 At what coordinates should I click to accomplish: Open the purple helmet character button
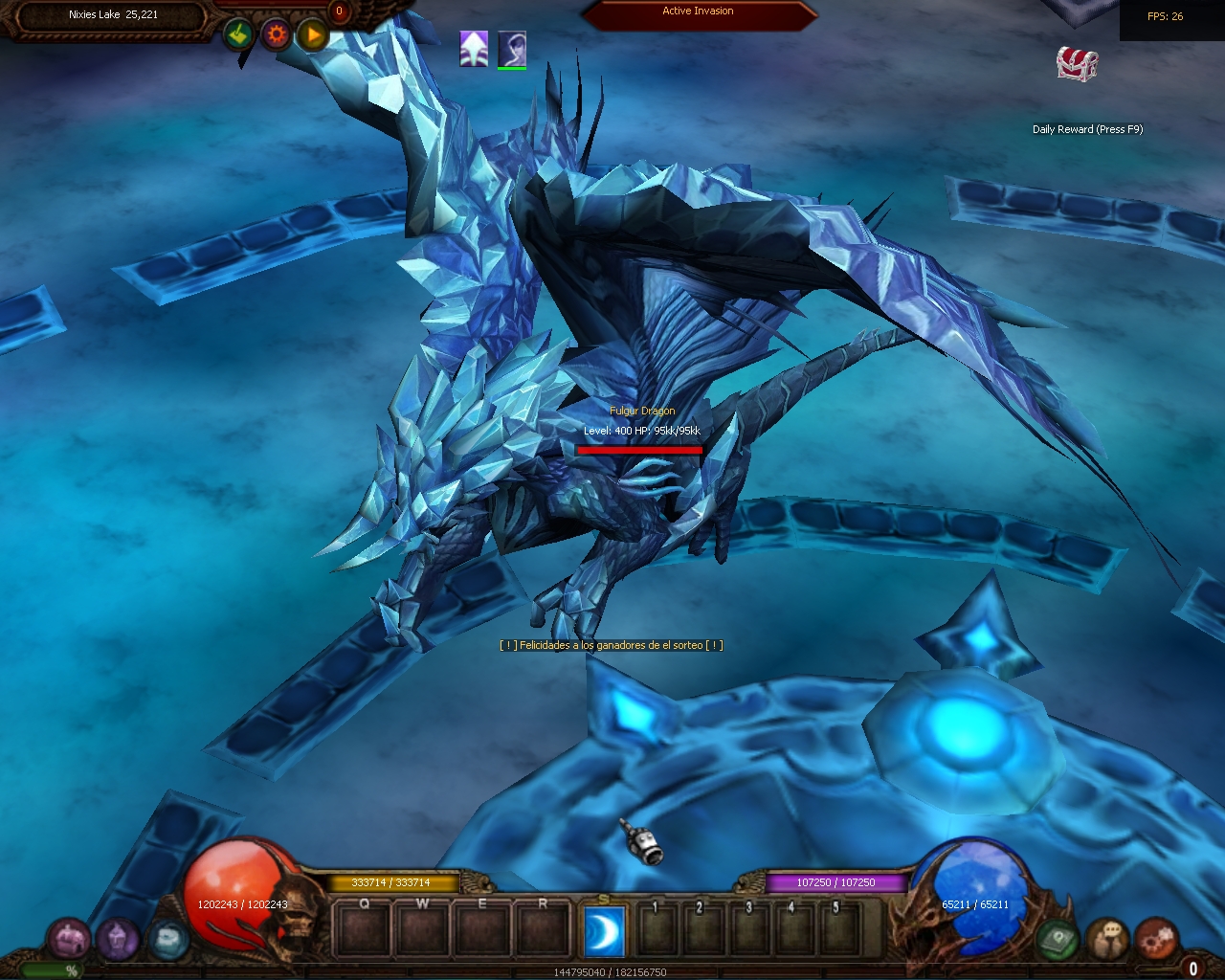118,939
